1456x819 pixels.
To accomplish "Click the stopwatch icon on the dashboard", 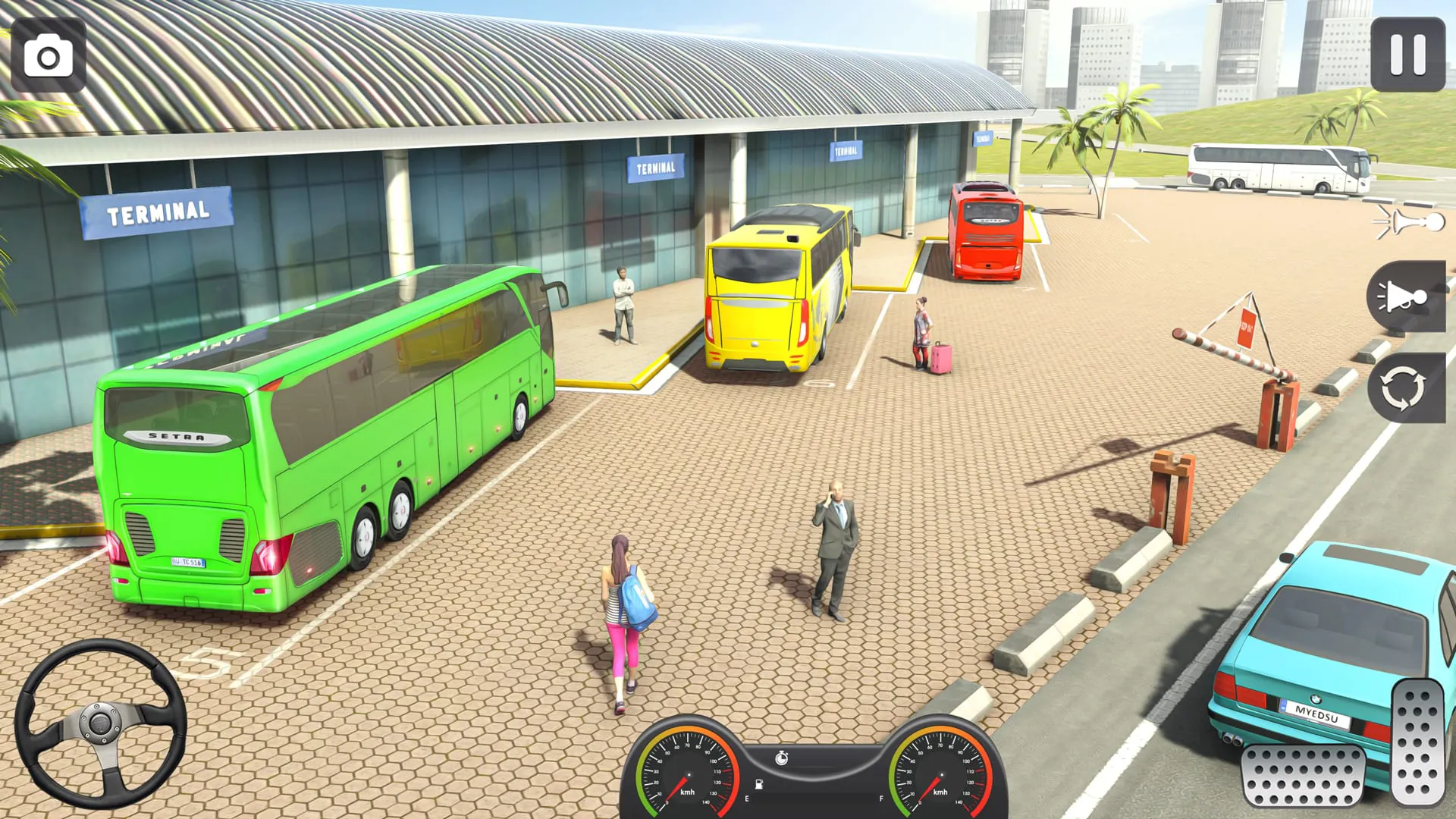I will pyautogui.click(x=782, y=756).
